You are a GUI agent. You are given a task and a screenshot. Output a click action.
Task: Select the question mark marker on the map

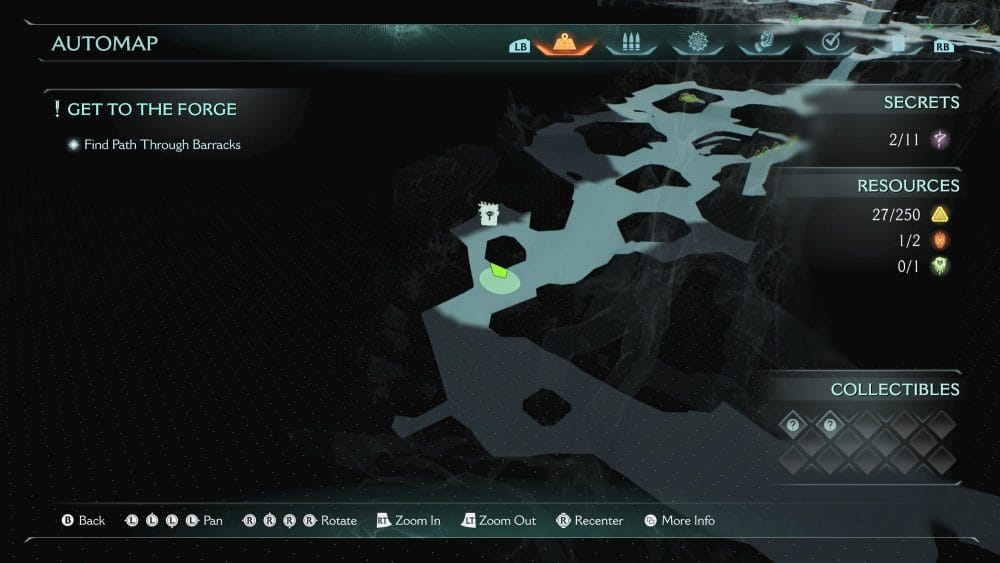489,214
